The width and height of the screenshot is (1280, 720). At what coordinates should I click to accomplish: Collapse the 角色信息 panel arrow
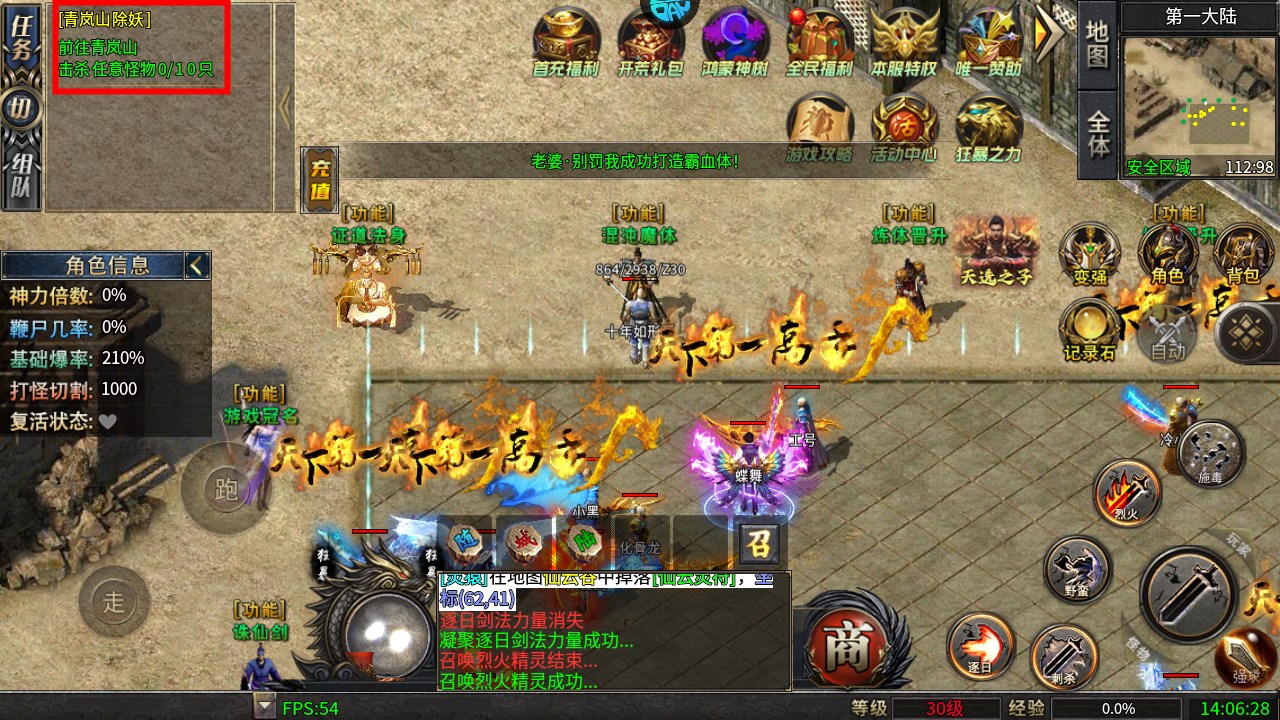[x=197, y=265]
